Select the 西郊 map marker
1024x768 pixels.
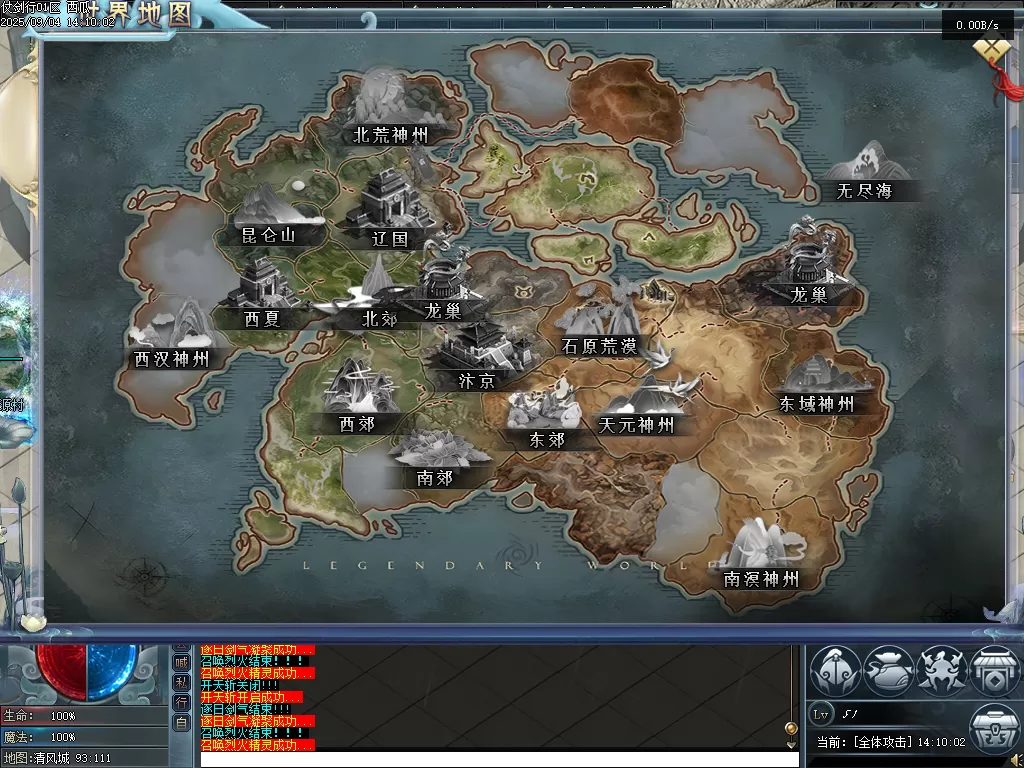point(357,398)
